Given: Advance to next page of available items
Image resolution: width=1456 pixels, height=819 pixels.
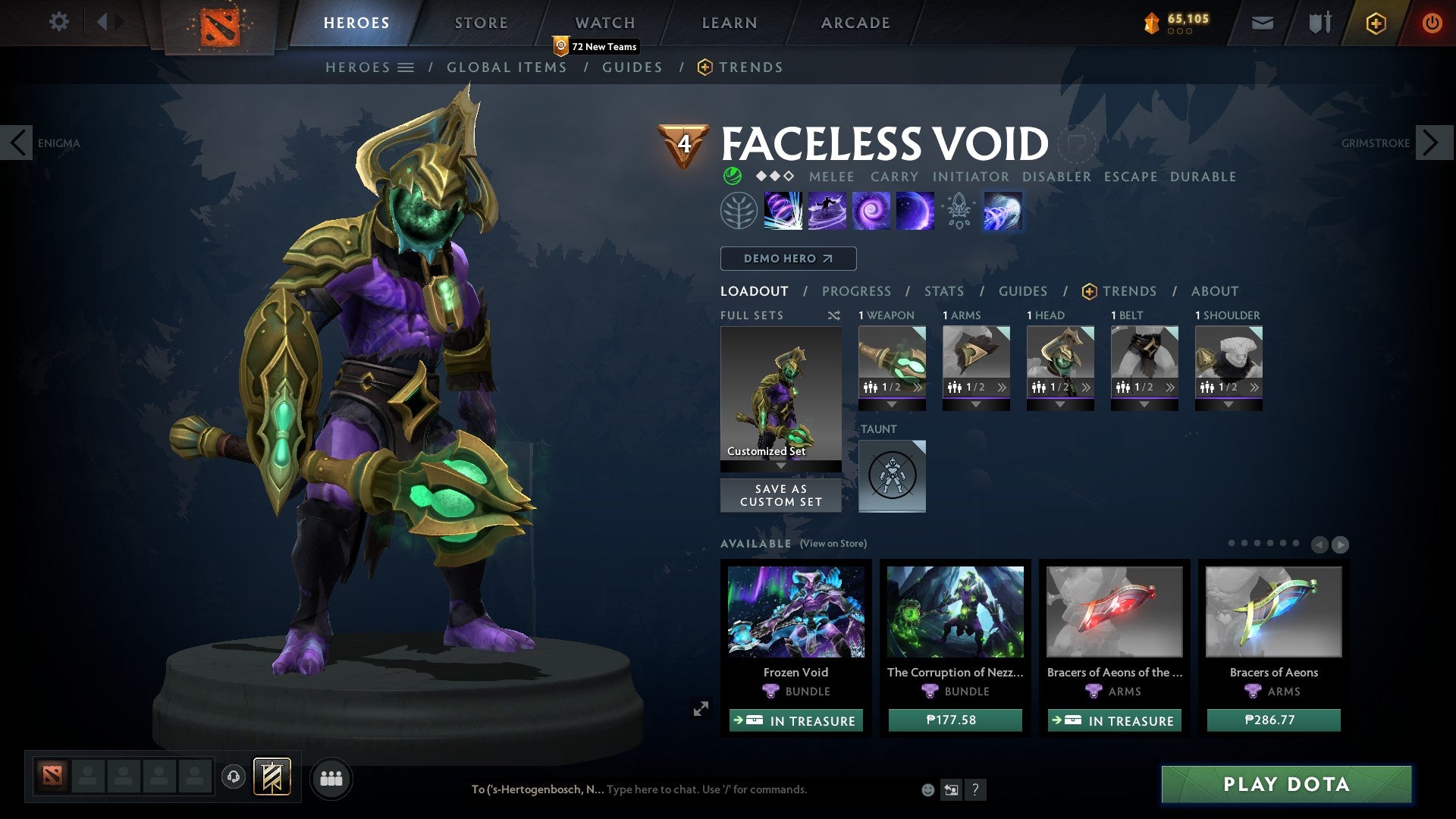Looking at the screenshot, I should (x=1340, y=544).
